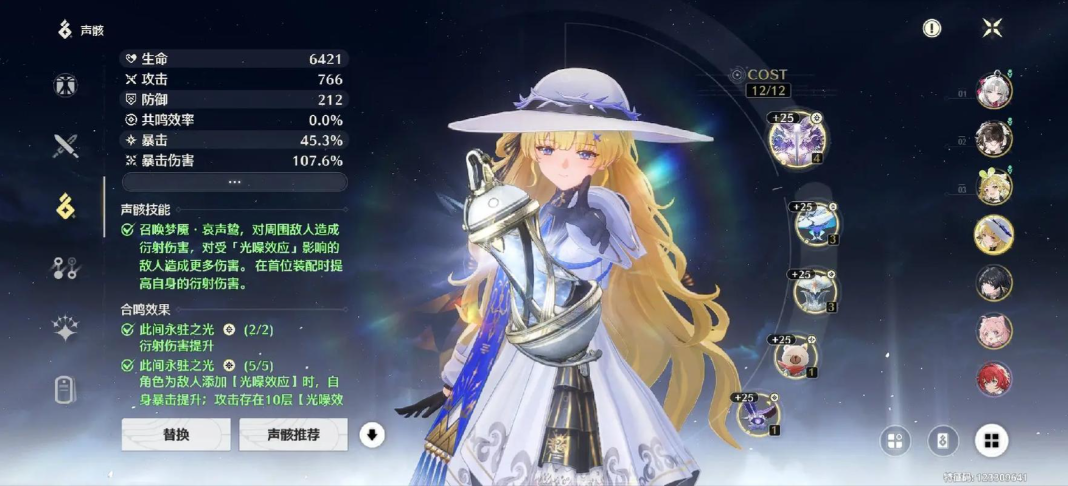Switch to the linked-nodes skill tab
Image resolution: width=1068 pixels, height=486 pixels.
[66, 268]
